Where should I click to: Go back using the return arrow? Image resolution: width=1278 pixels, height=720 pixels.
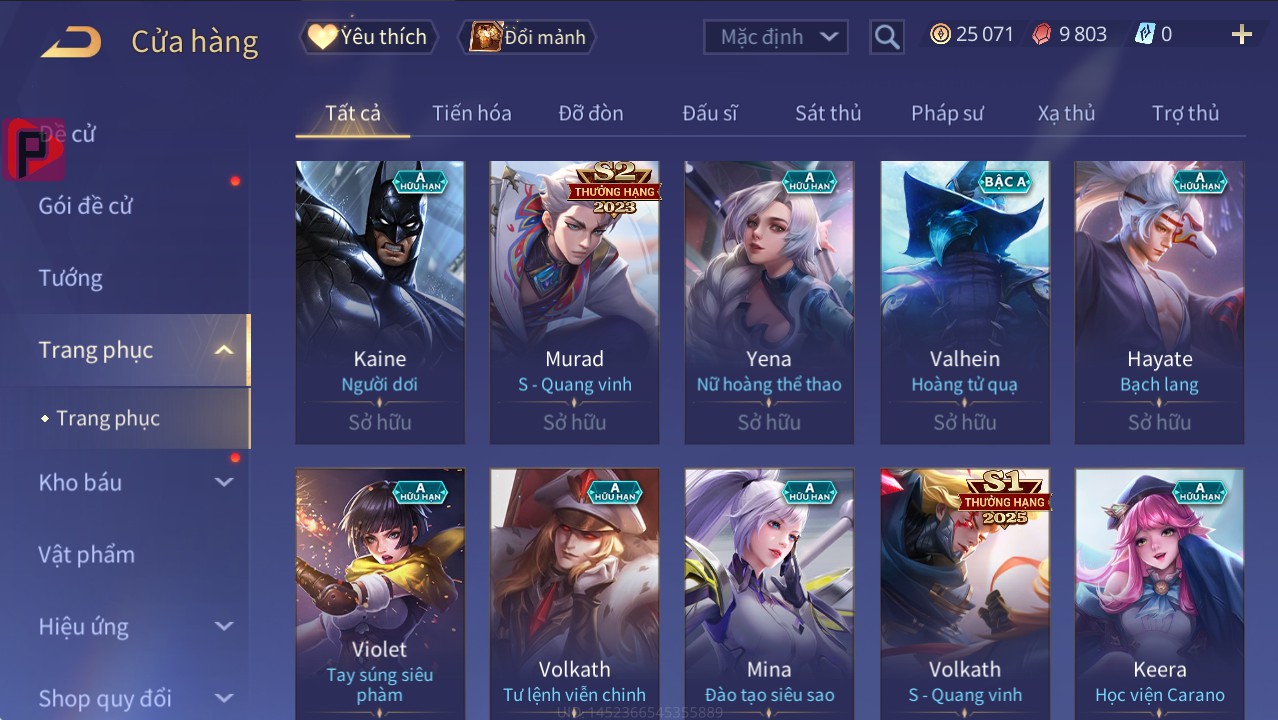pyautogui.click(x=71, y=41)
